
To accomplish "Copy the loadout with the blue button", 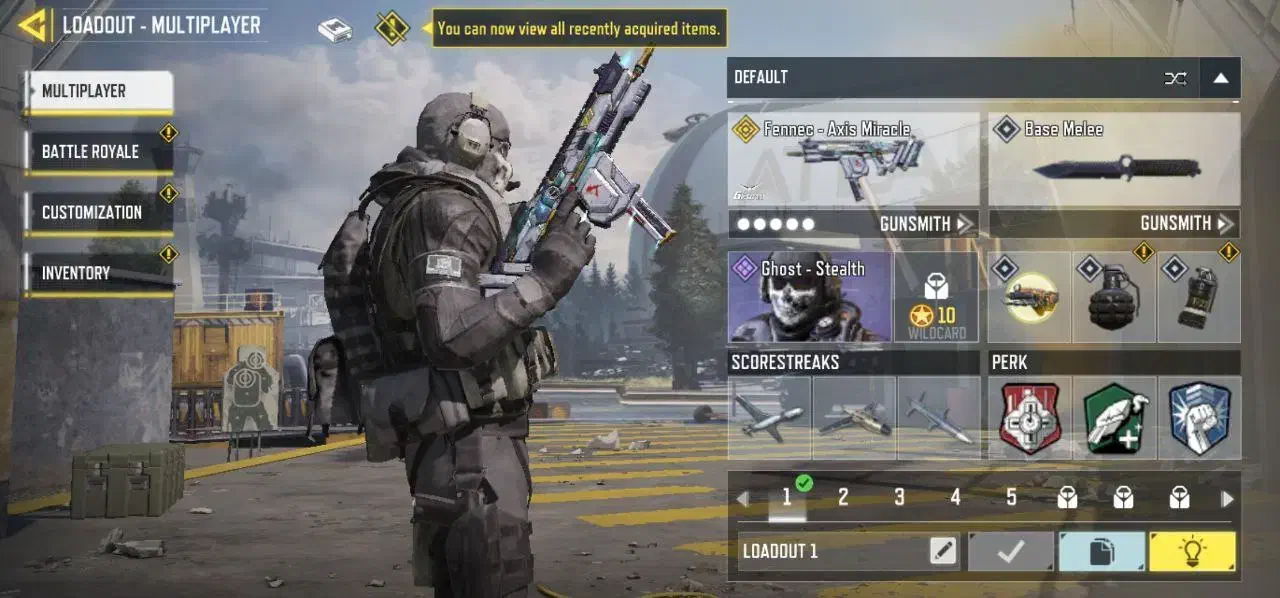I will (x=1101, y=551).
